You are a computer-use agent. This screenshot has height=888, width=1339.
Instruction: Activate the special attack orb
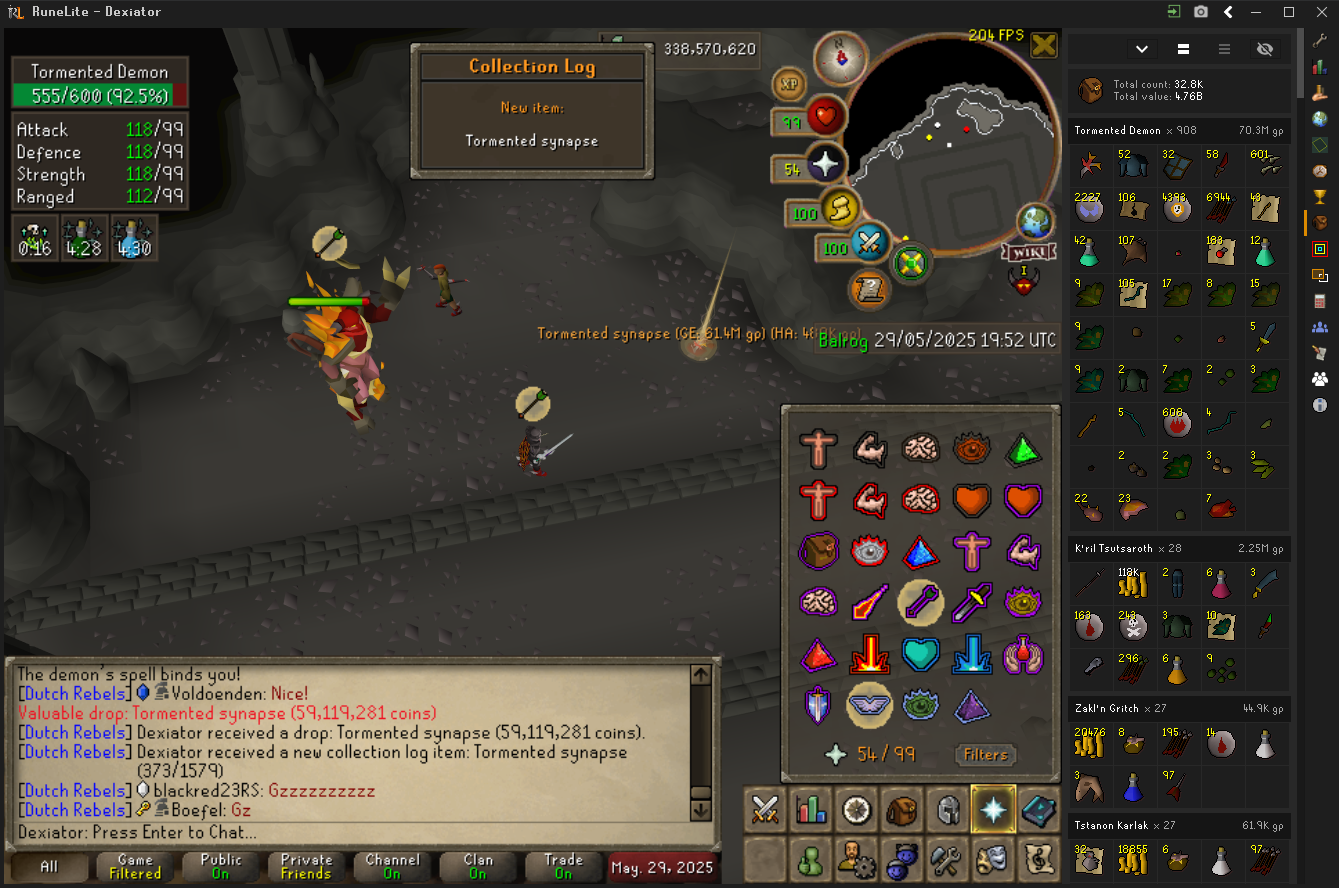point(871,242)
